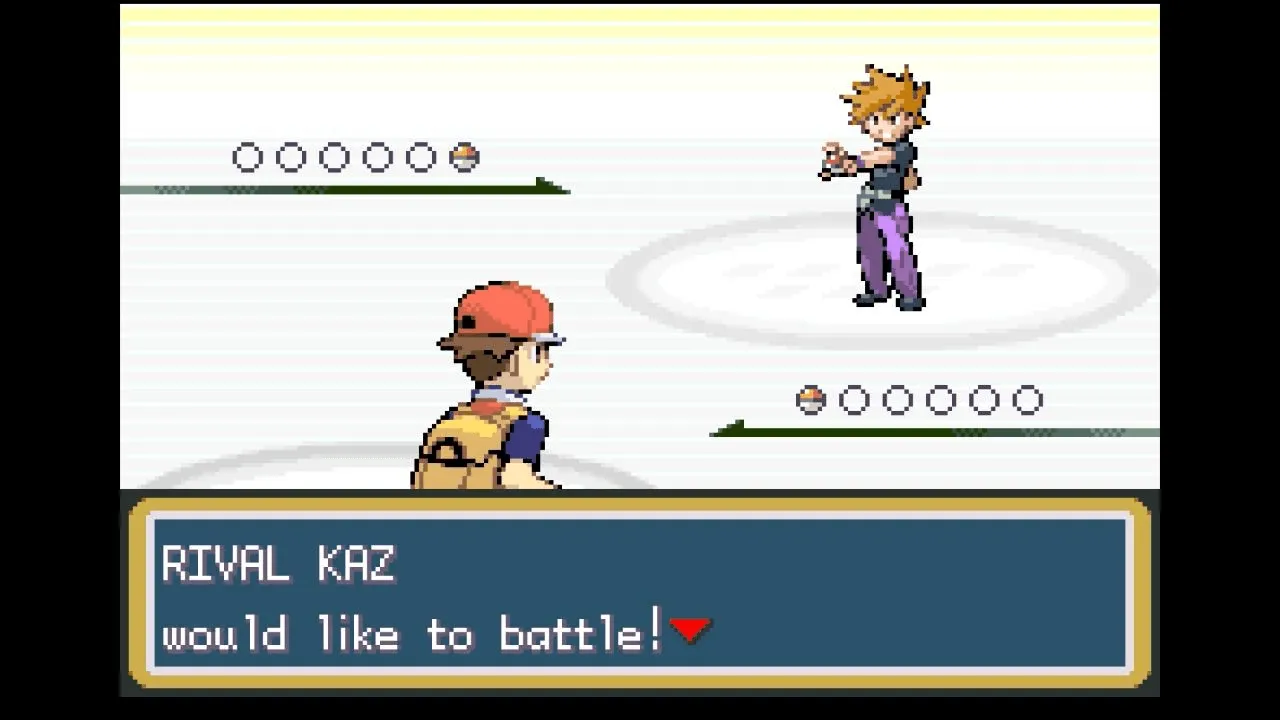Click the Poké Ball in RIVAL KAZ's hand
This screenshot has height=720, width=1280.
tap(830, 160)
